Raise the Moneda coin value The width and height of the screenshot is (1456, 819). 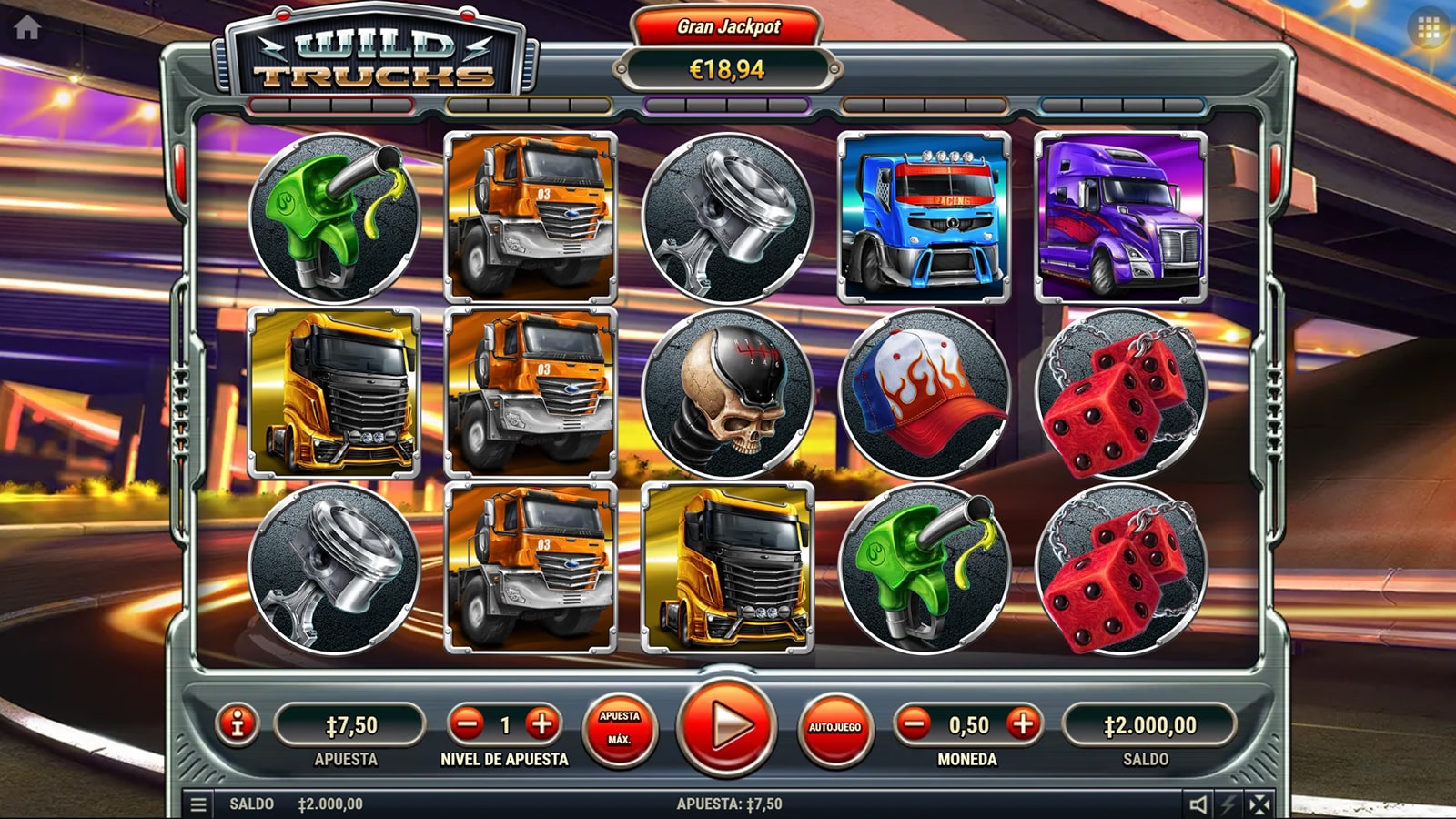click(1023, 724)
